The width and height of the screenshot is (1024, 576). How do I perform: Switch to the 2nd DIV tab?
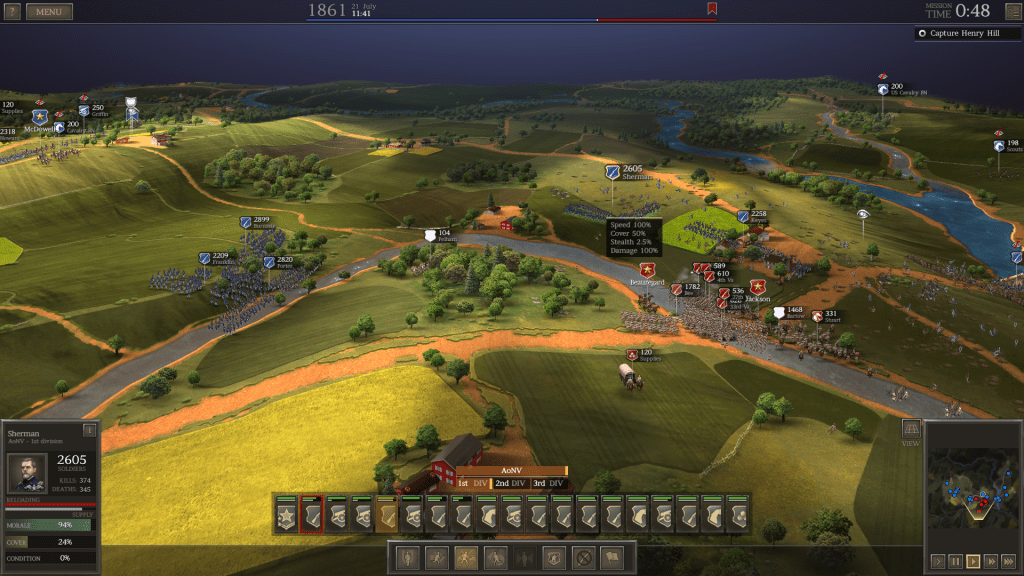[x=509, y=483]
